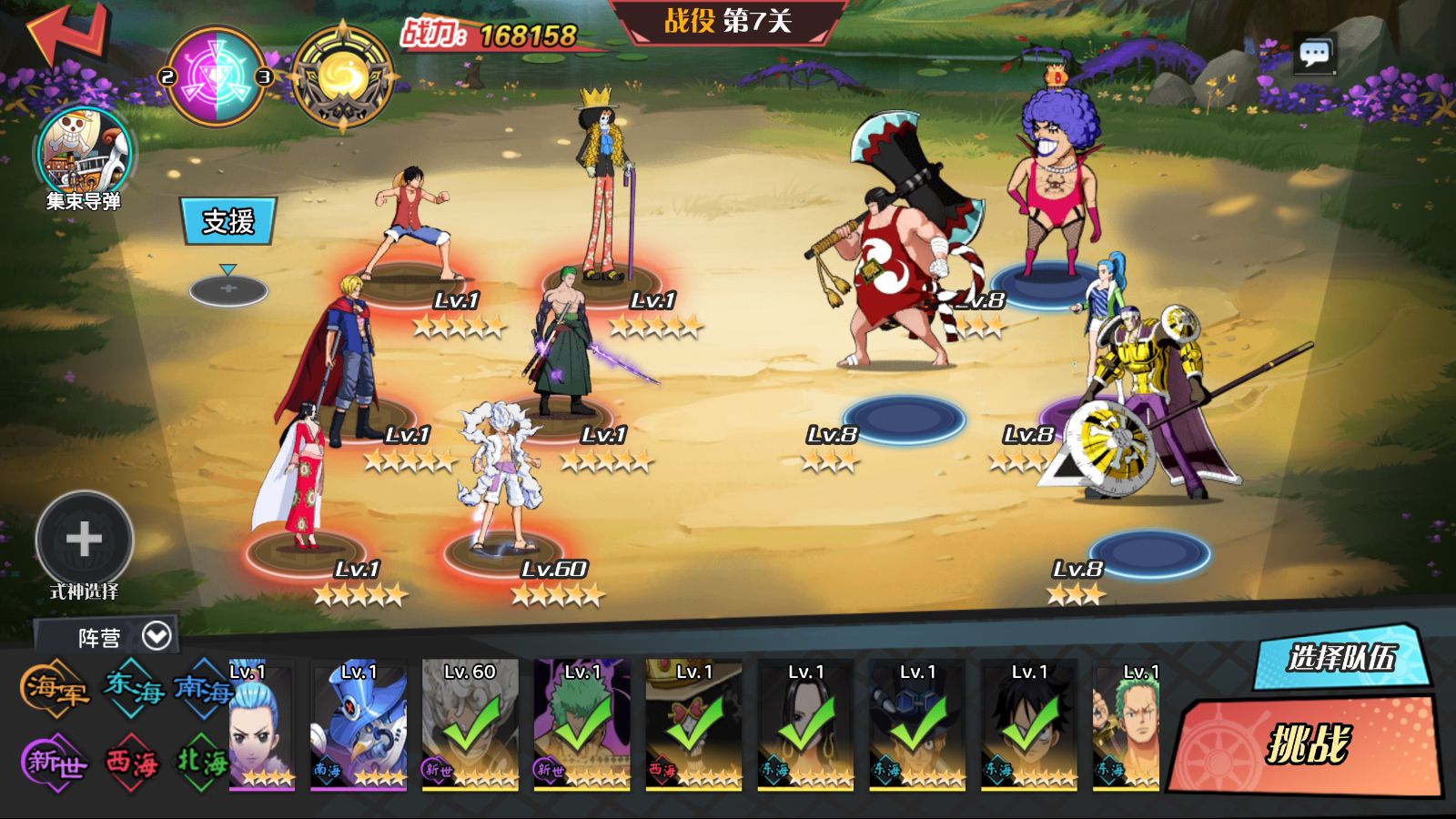1456x819 pixels.
Task: Open the purple-cyan formation emblem
Action: 216,77
